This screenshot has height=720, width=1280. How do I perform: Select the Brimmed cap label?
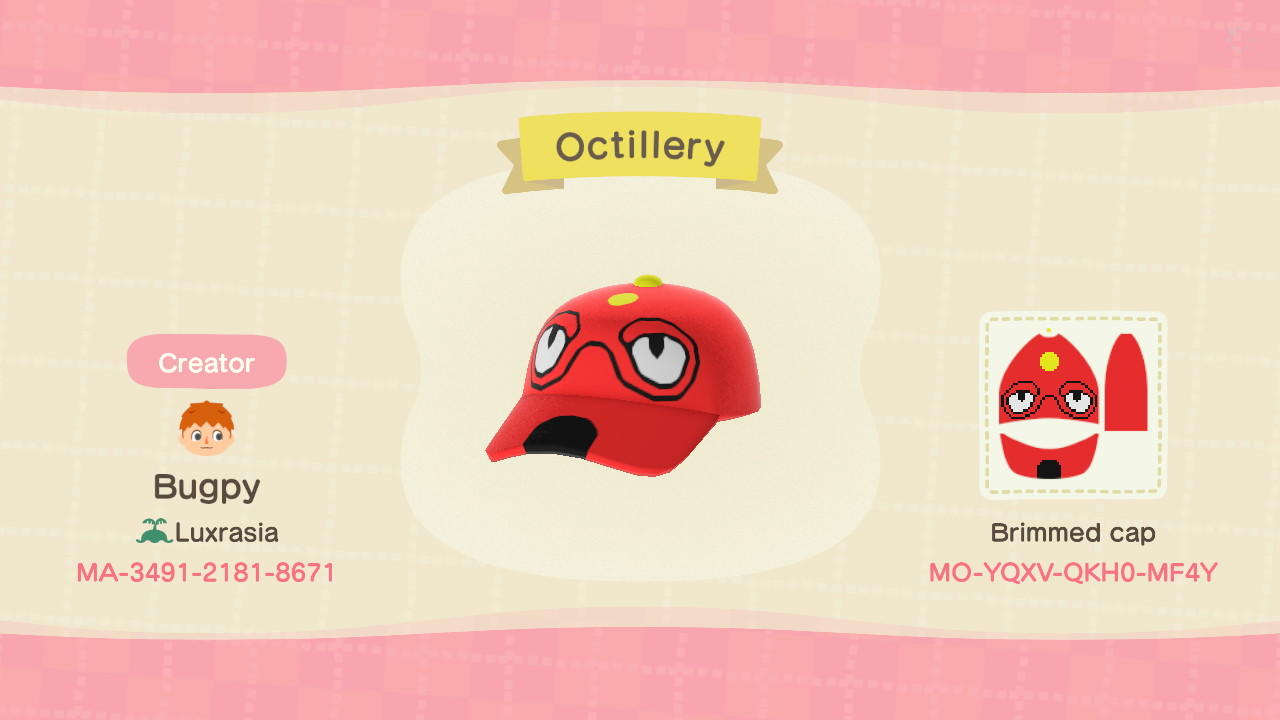coord(1072,533)
